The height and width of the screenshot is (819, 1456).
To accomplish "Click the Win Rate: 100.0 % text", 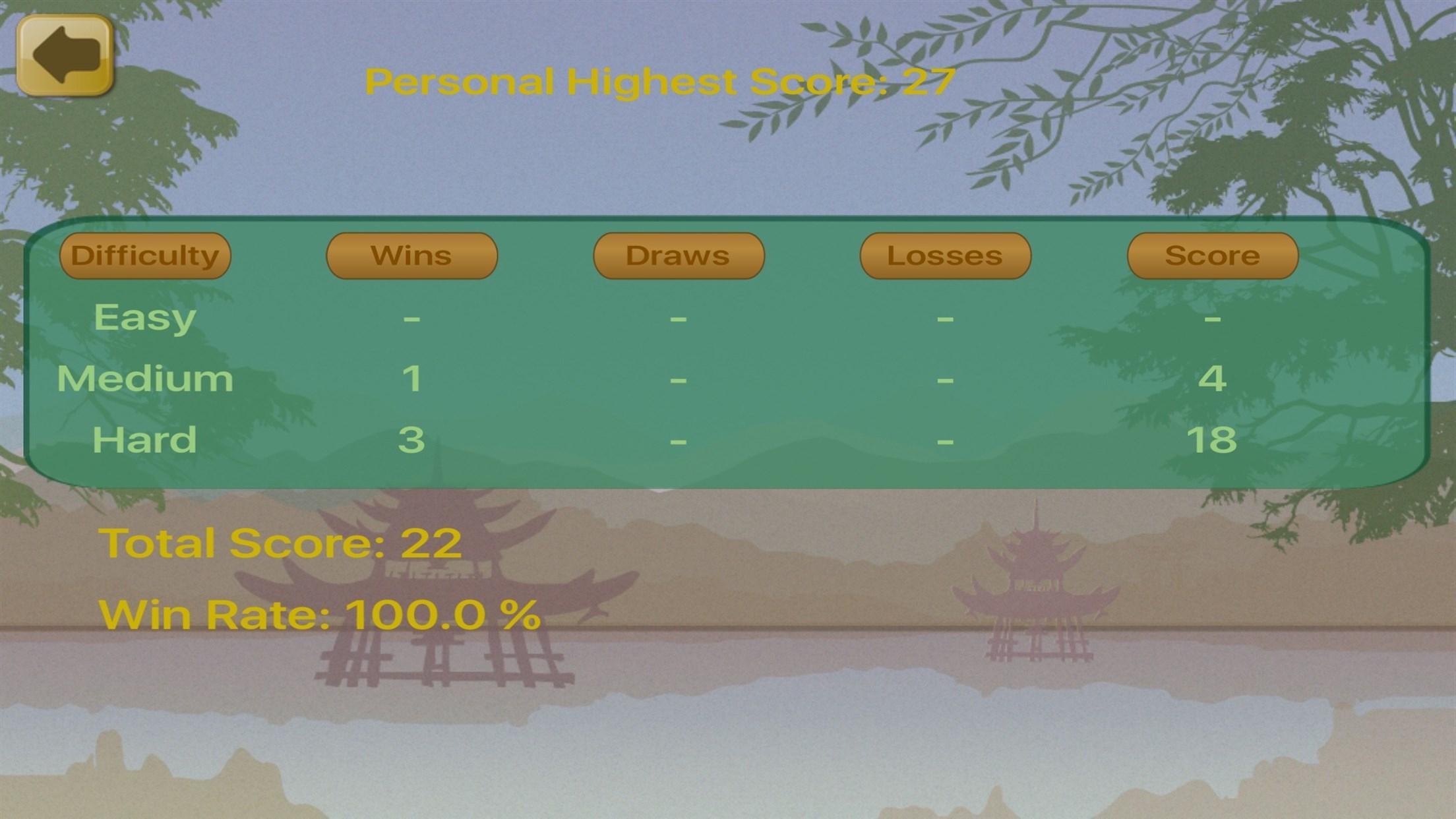I will (x=320, y=615).
